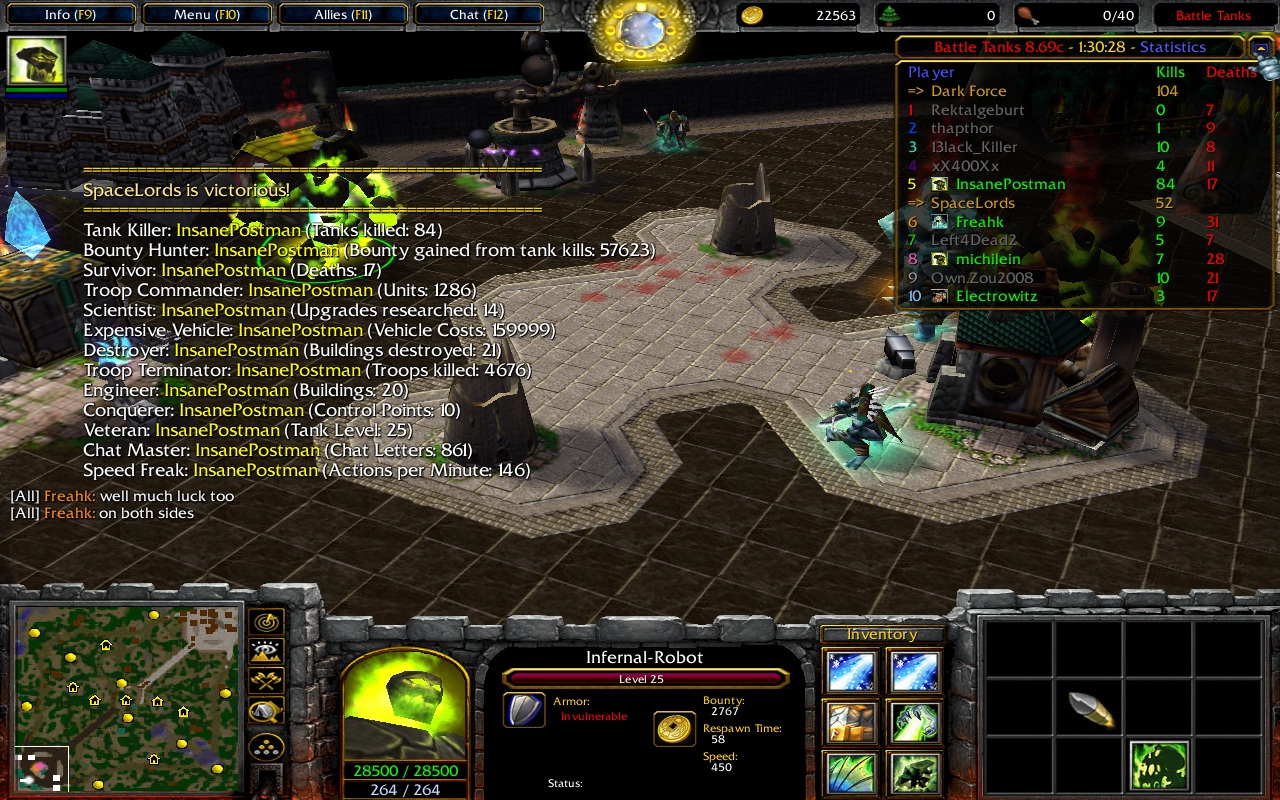Select the hero icon below the Info button
This screenshot has width=1280, height=800.
pos(38,62)
